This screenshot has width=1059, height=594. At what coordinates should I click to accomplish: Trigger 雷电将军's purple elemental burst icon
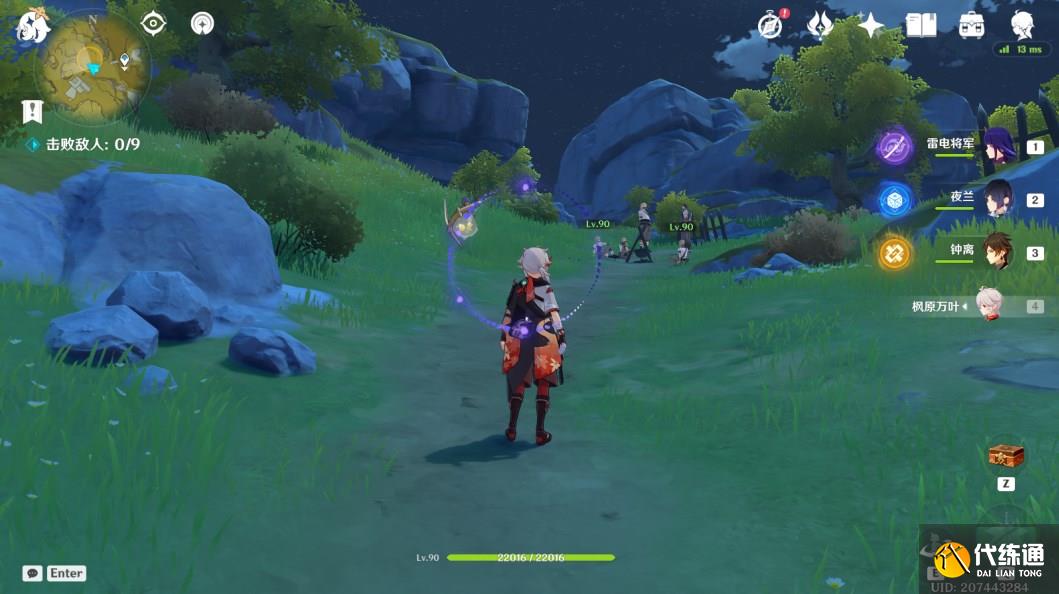895,147
